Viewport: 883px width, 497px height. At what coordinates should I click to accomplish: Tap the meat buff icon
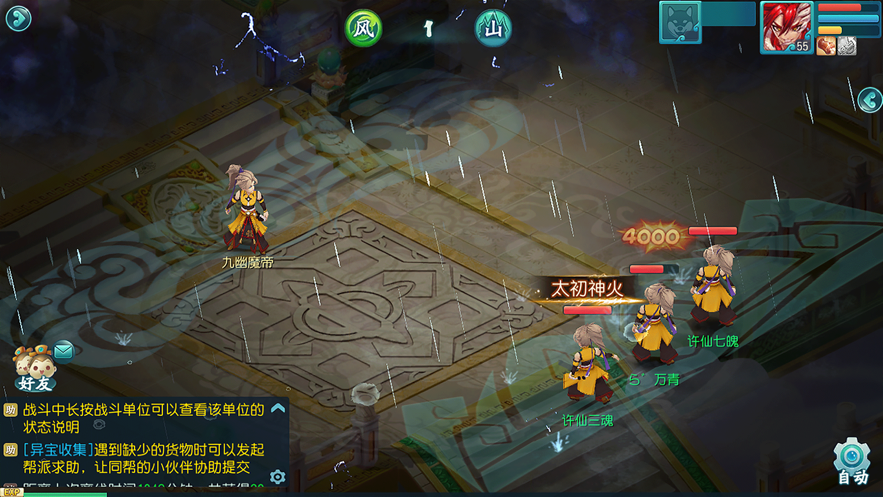826,45
